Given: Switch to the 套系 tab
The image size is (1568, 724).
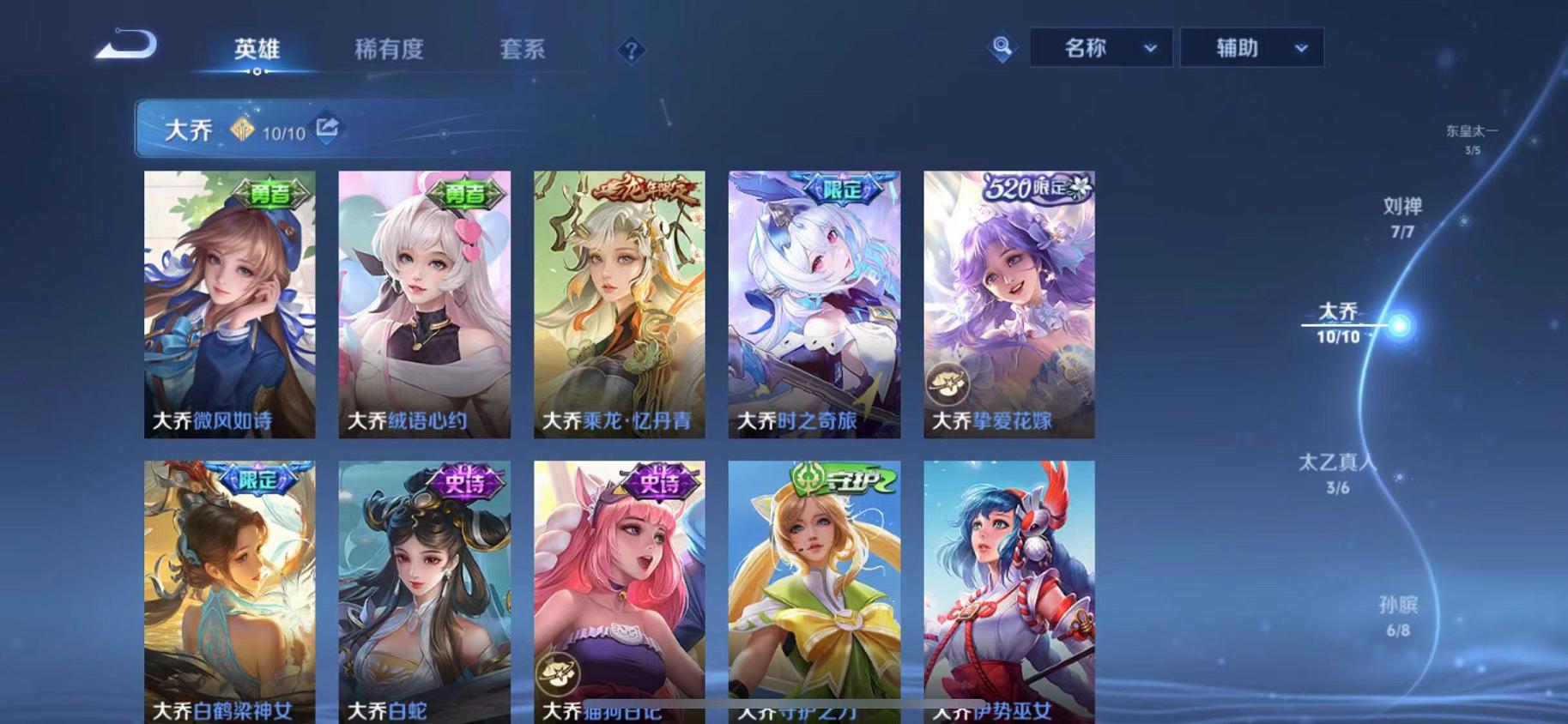Looking at the screenshot, I should point(524,49).
